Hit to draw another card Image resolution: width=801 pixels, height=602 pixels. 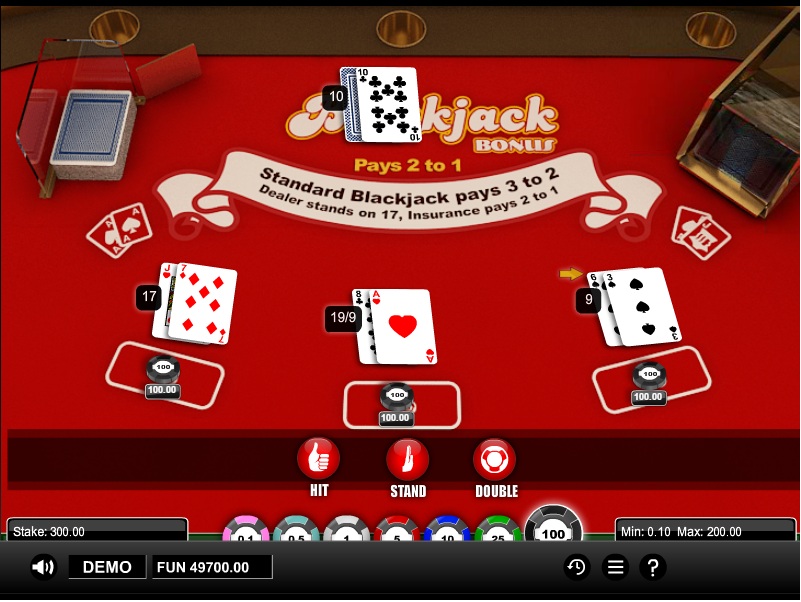318,459
